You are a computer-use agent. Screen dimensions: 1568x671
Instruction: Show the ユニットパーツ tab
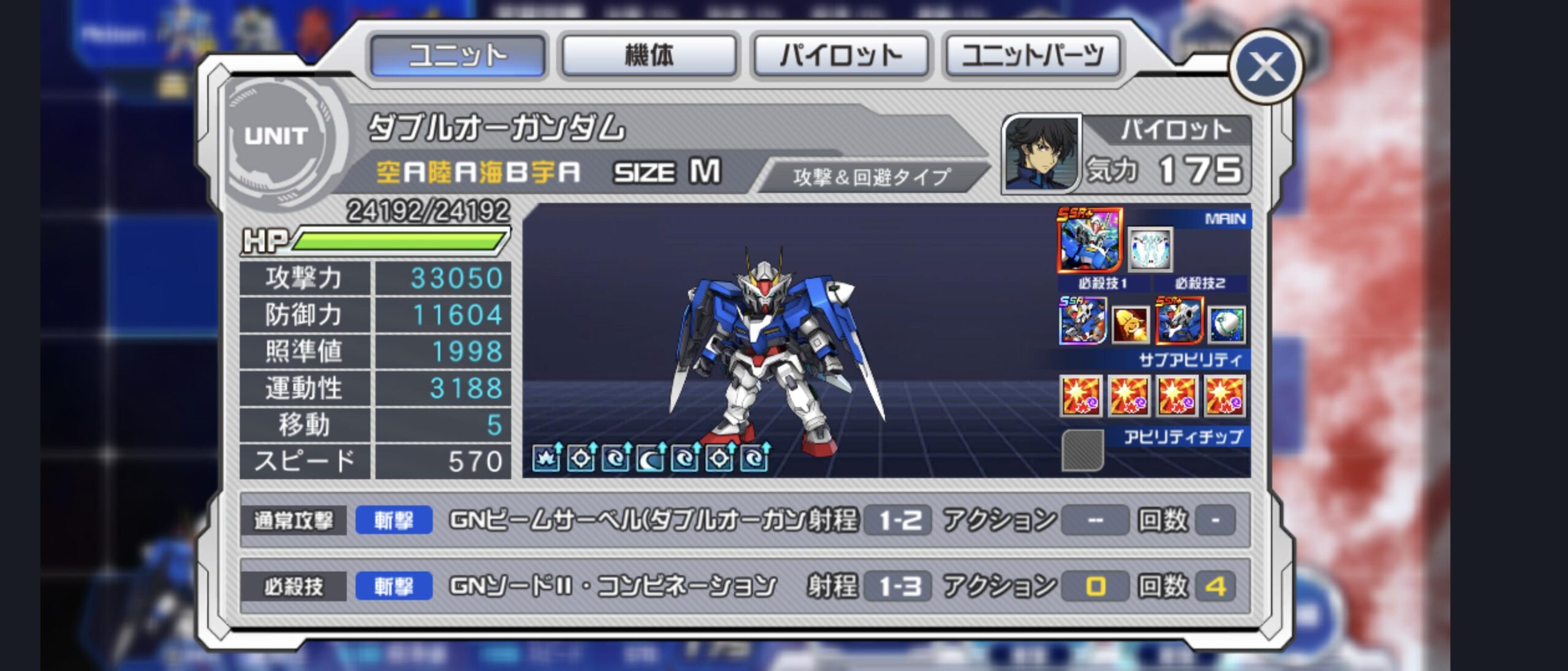pos(1033,56)
